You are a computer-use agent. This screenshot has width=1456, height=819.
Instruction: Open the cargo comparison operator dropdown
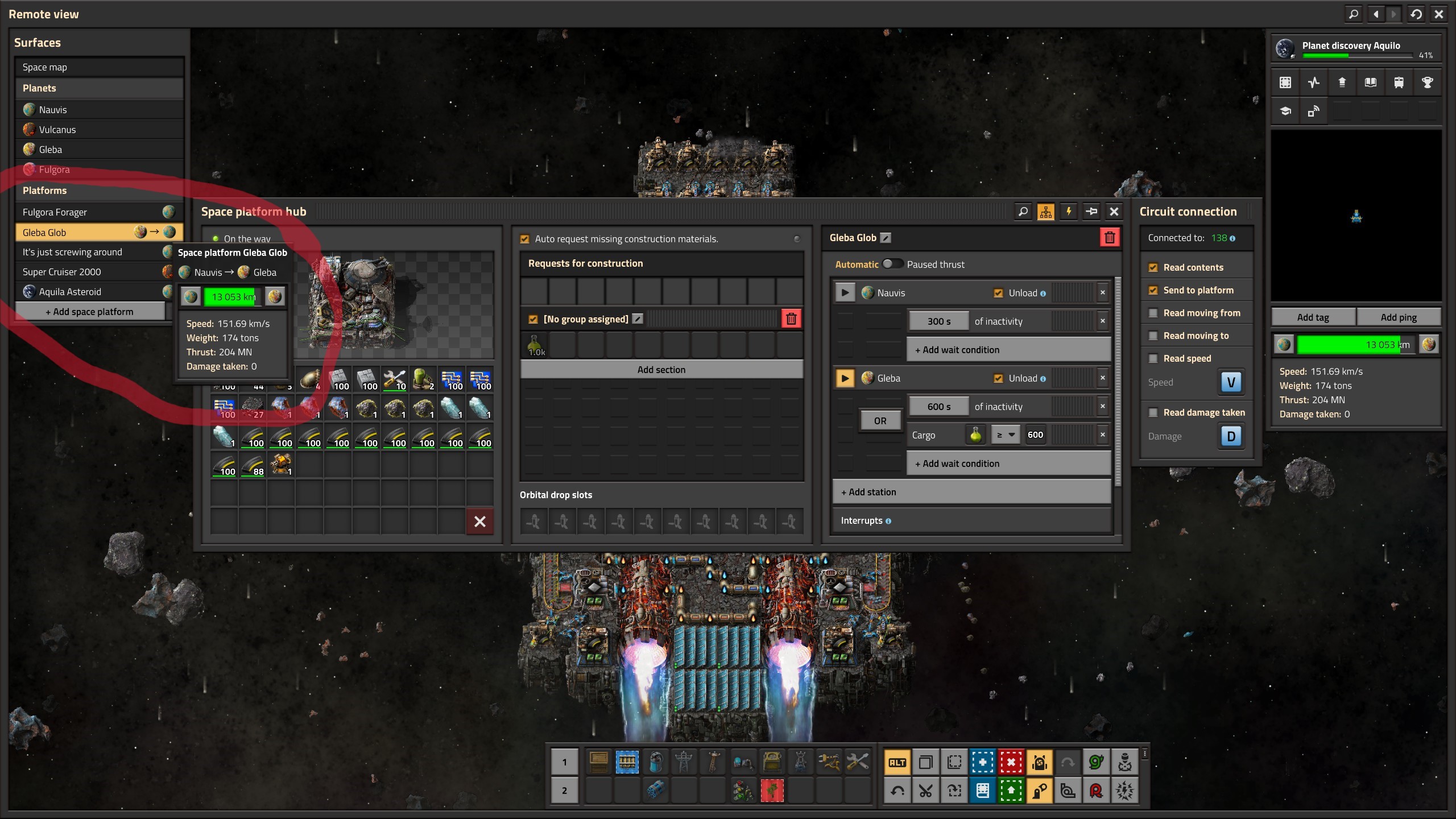(1004, 435)
